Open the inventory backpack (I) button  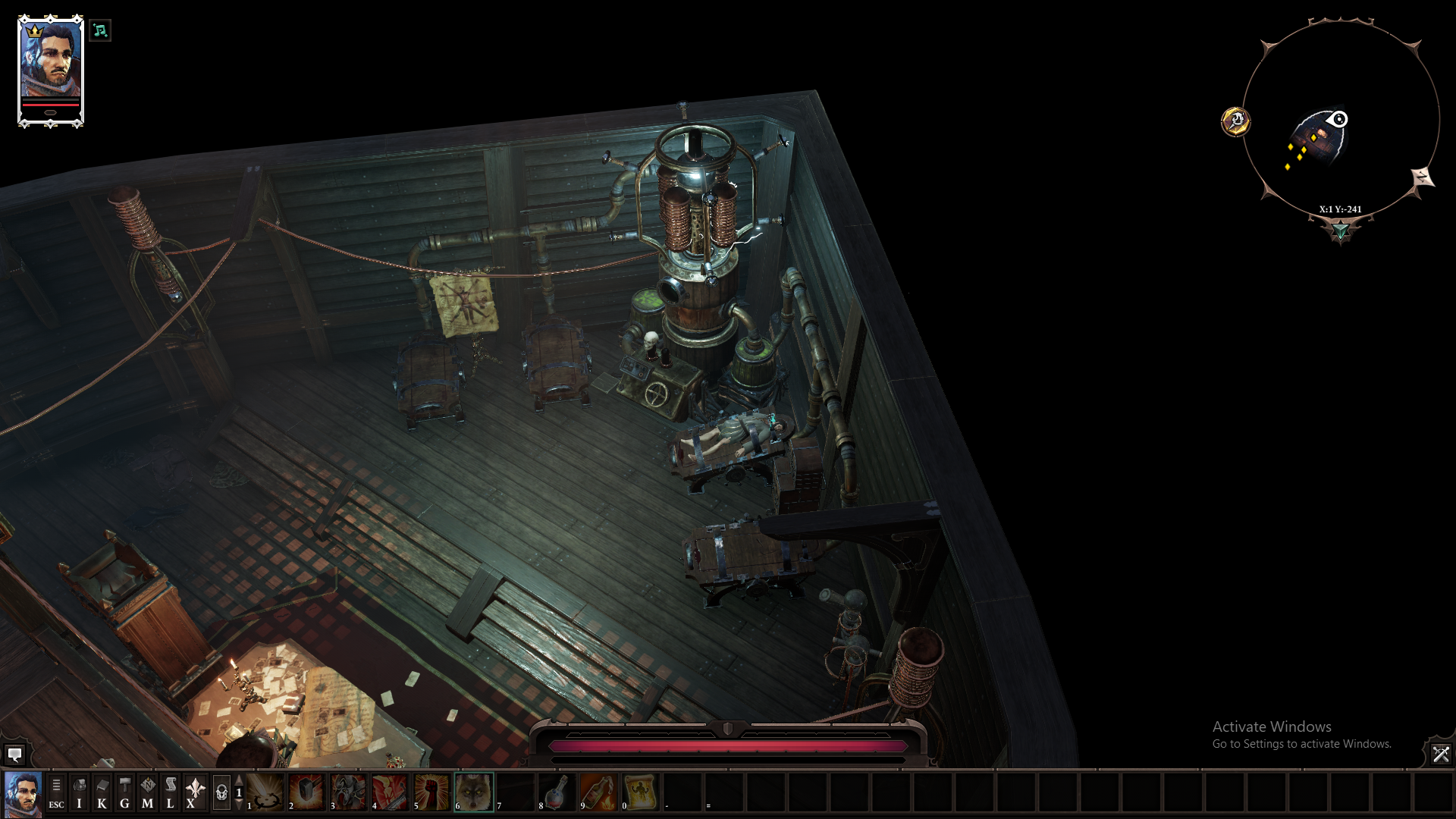(x=79, y=792)
